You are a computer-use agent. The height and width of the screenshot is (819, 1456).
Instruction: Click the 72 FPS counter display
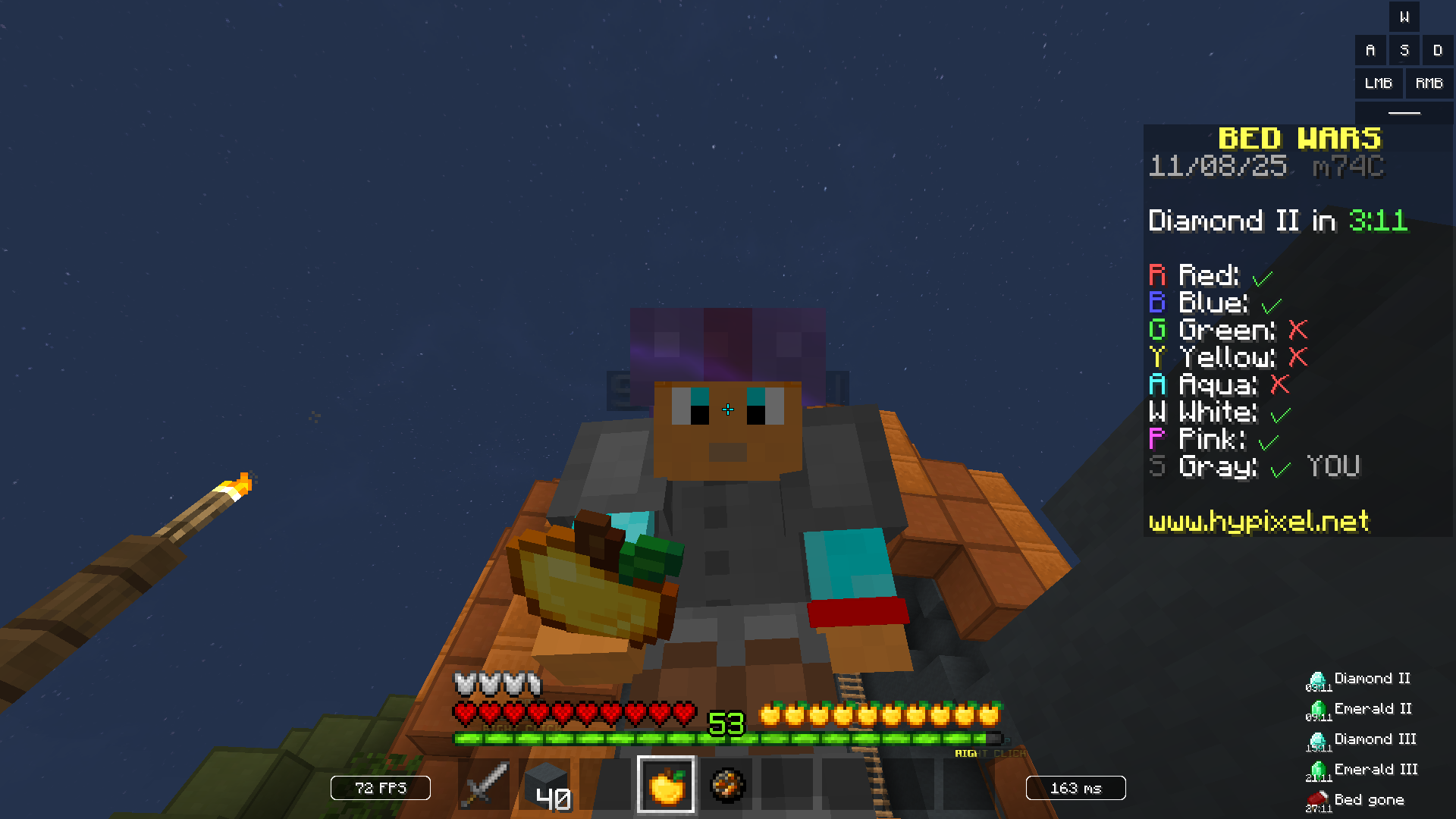(380, 788)
